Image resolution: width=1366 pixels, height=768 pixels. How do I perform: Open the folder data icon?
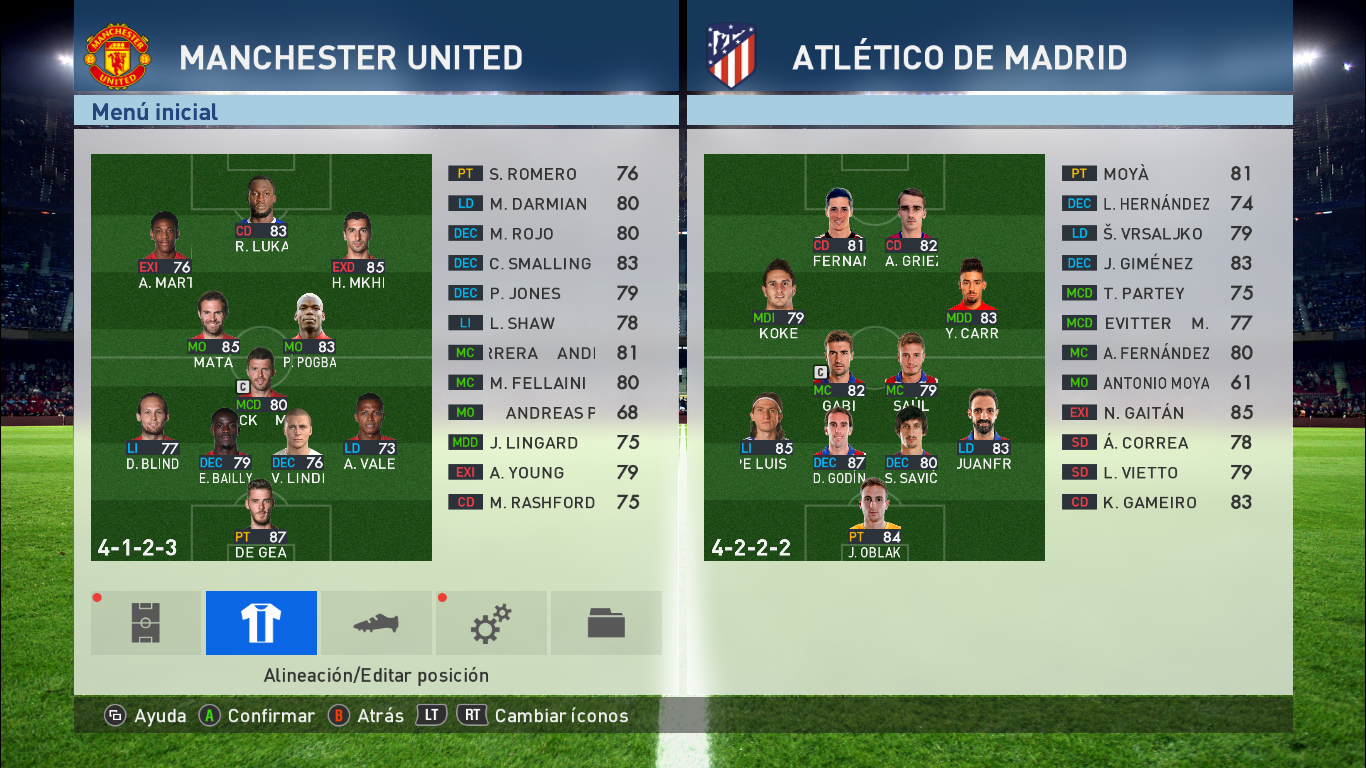pos(606,623)
